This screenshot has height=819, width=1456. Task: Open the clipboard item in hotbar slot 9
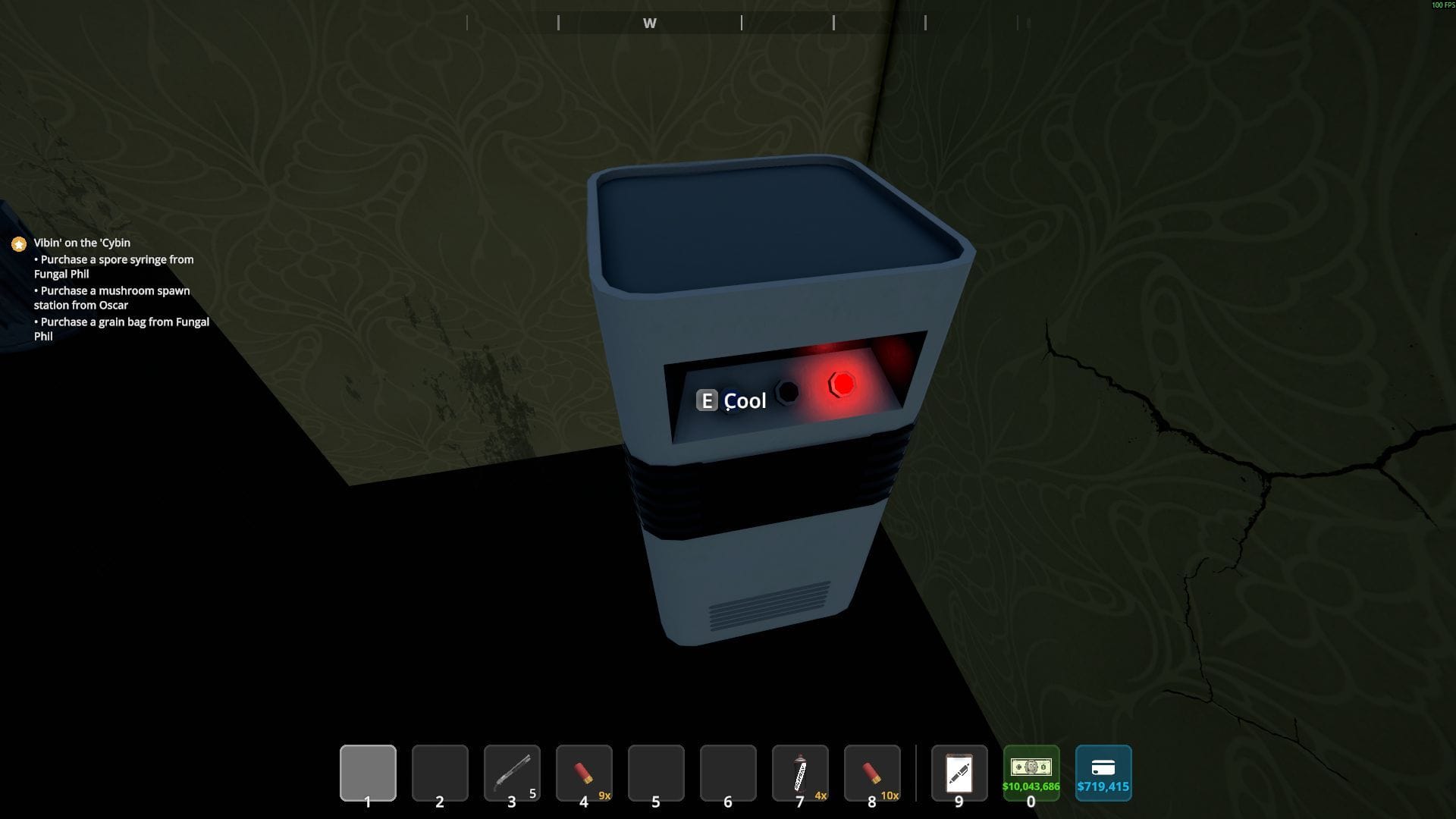pyautogui.click(x=959, y=773)
